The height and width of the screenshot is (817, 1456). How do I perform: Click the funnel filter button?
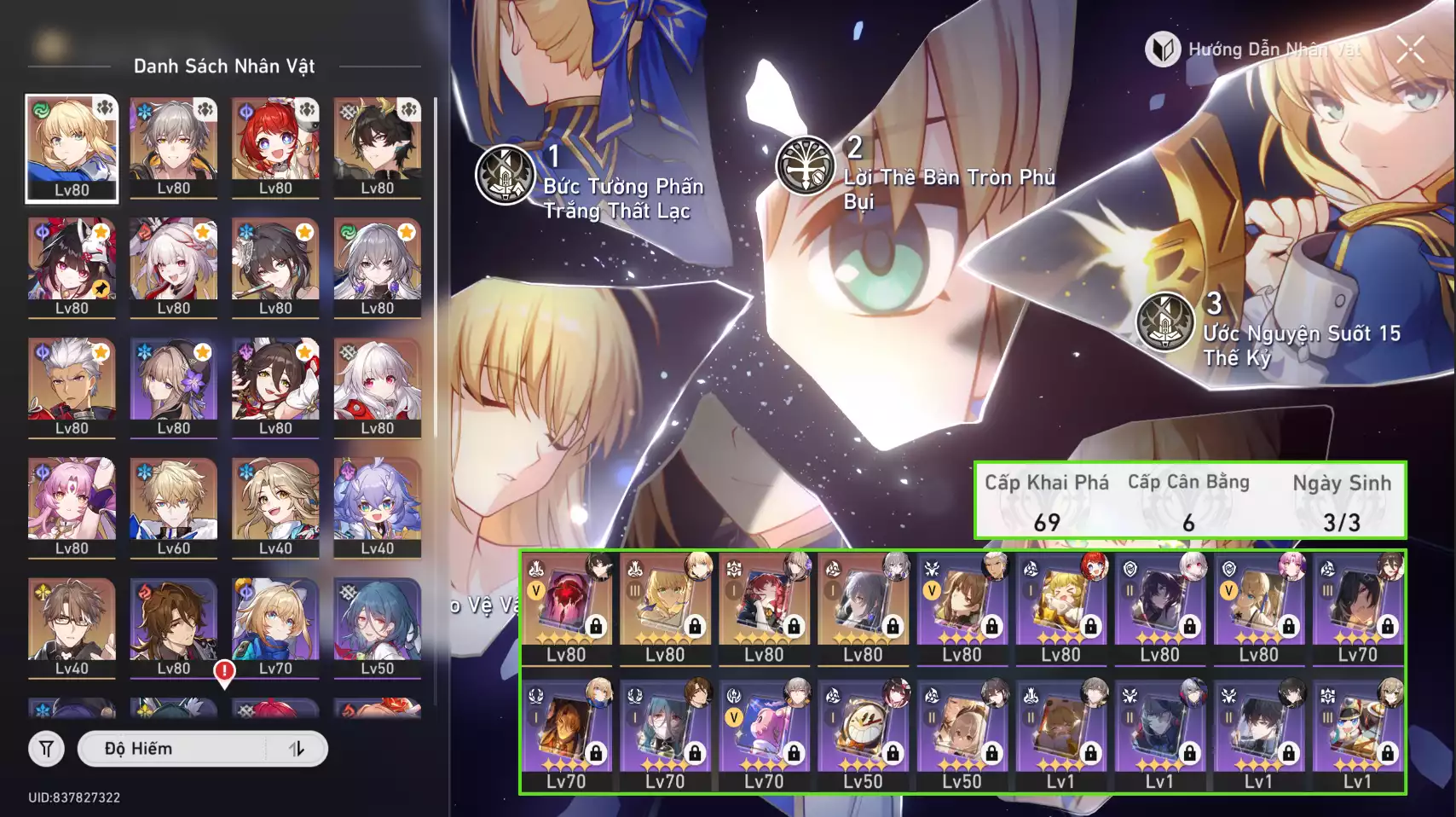47,749
